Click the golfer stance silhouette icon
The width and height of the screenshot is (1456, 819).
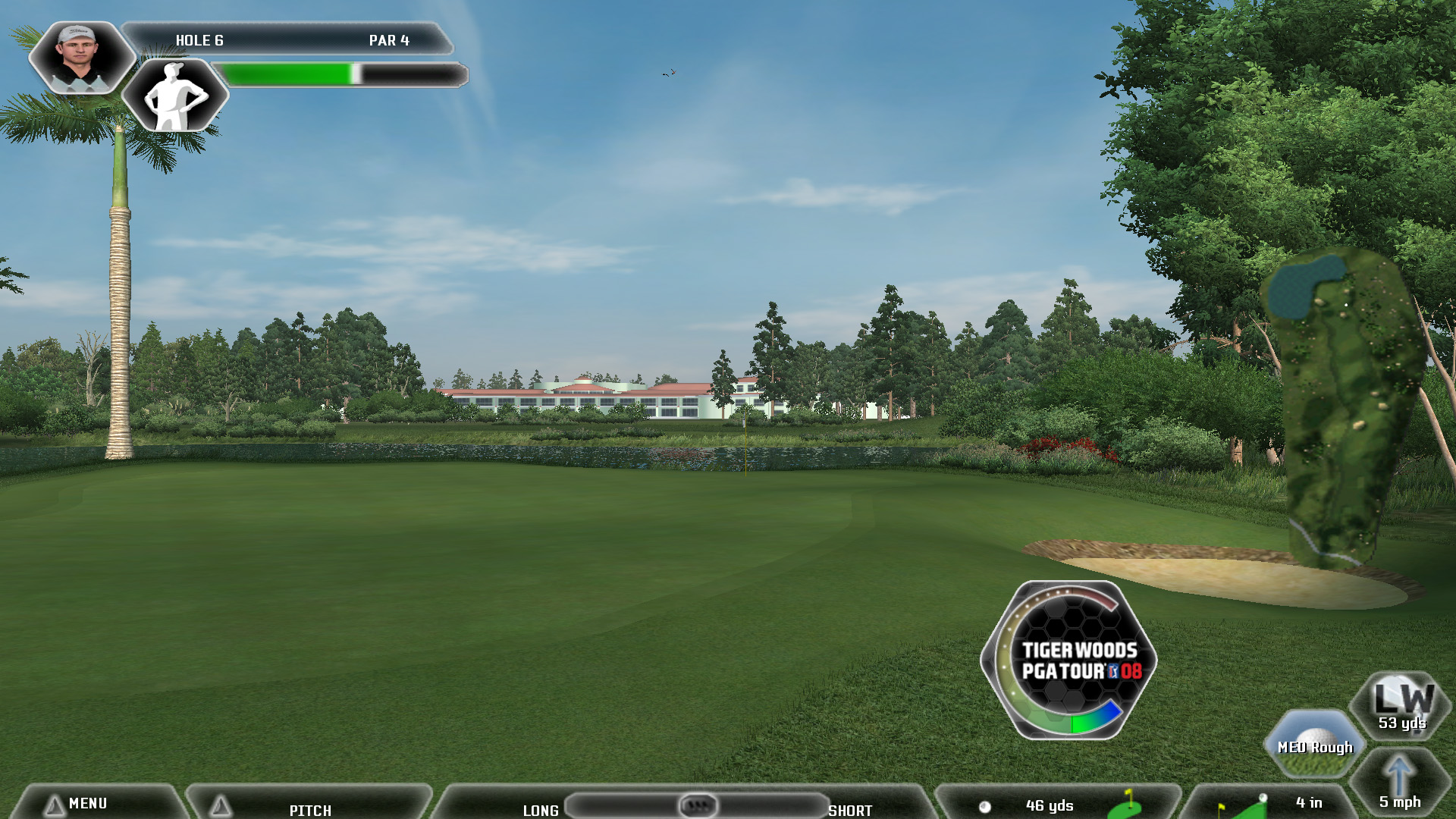(x=175, y=96)
